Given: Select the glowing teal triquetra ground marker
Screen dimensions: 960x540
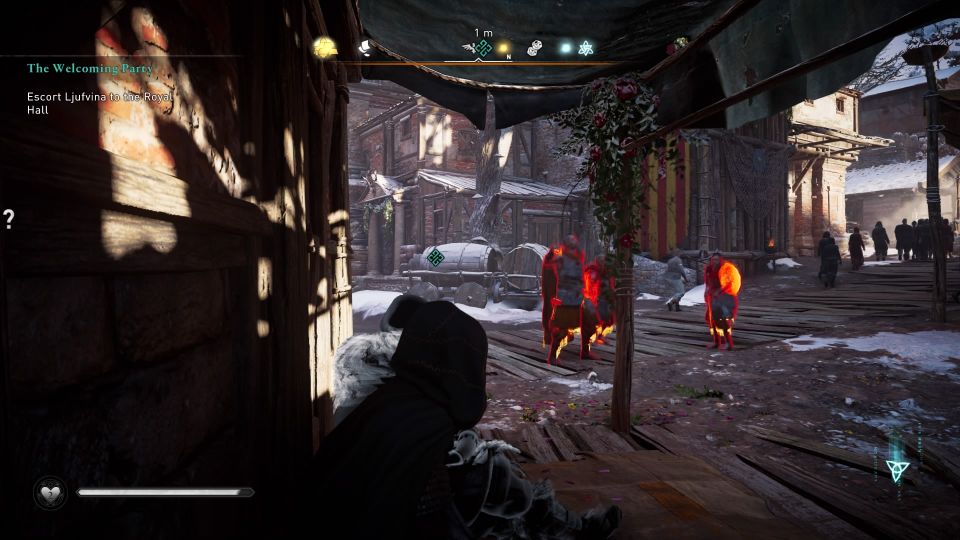Looking at the screenshot, I should point(896,468).
